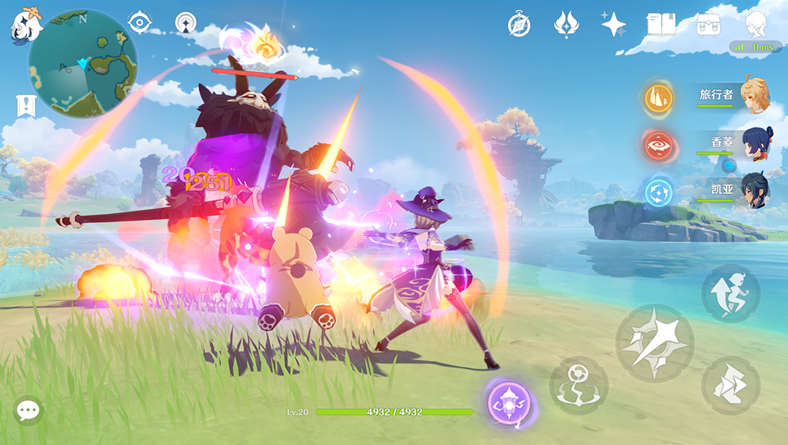Screen dimensions: 788x445
Task: Open the Paimon menu icon
Action: click(x=22, y=27)
